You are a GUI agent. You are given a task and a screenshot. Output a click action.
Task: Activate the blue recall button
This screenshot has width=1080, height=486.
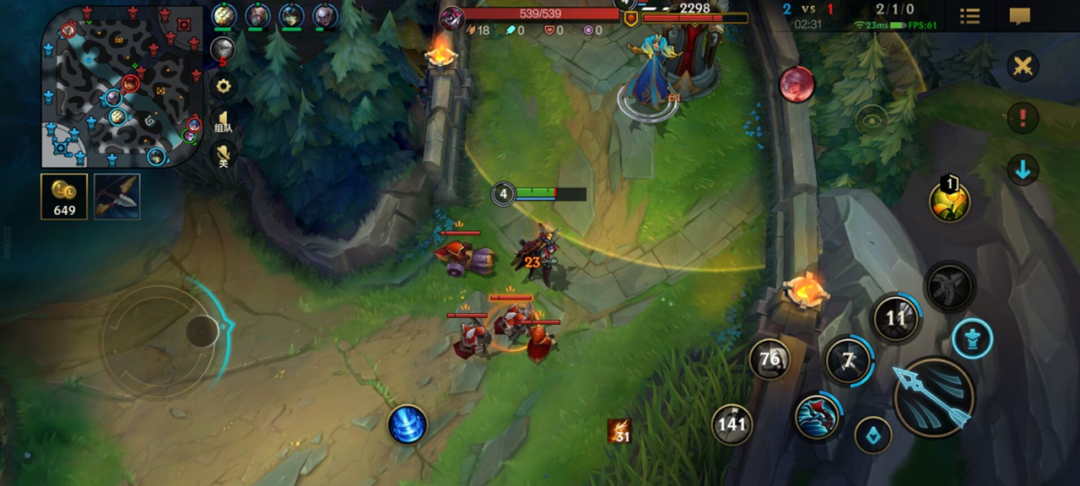[407, 424]
